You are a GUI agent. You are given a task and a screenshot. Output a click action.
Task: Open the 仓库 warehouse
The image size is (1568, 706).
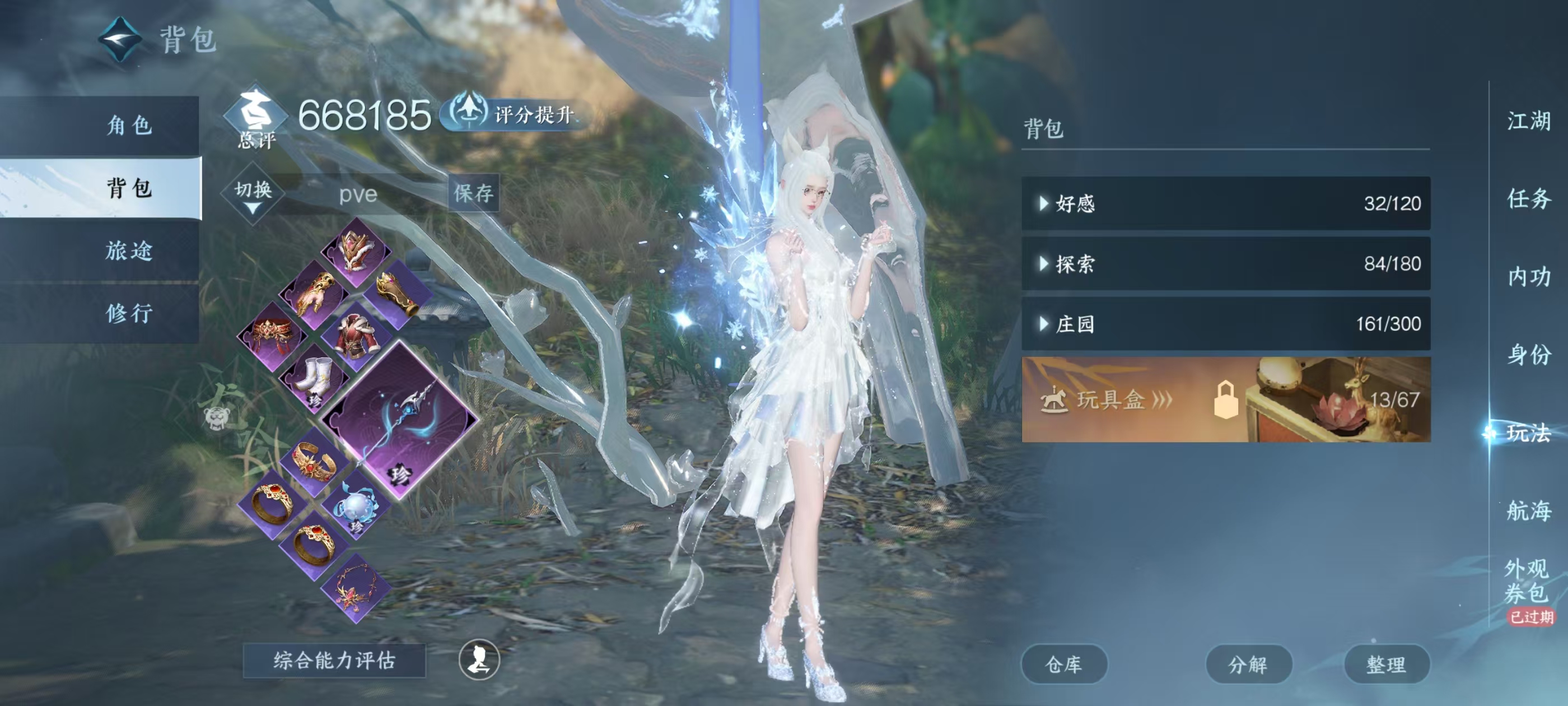(1063, 664)
